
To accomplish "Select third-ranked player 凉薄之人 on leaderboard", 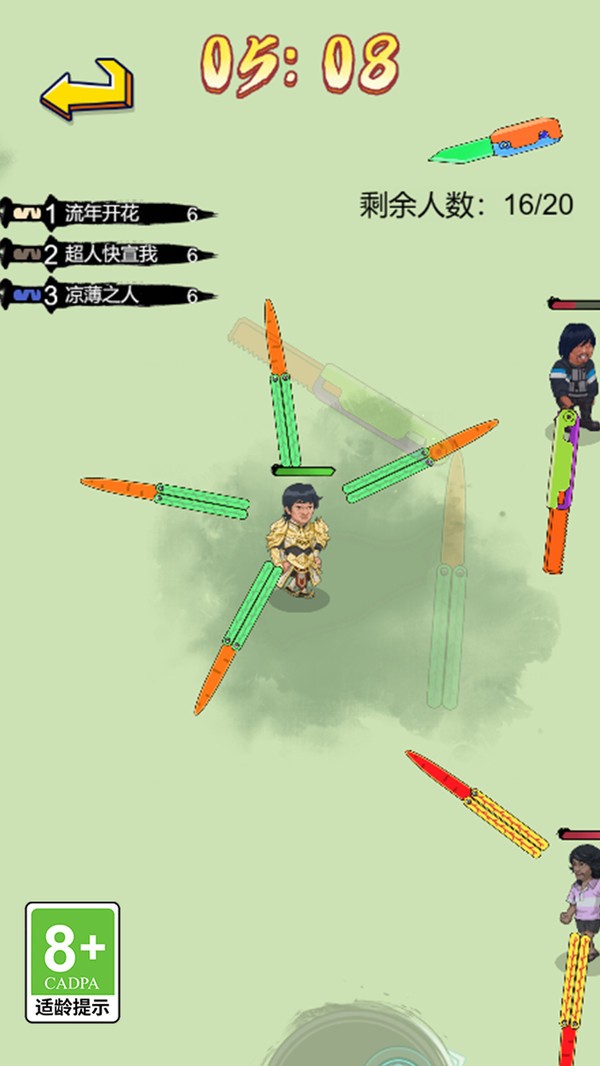I will (x=102, y=295).
